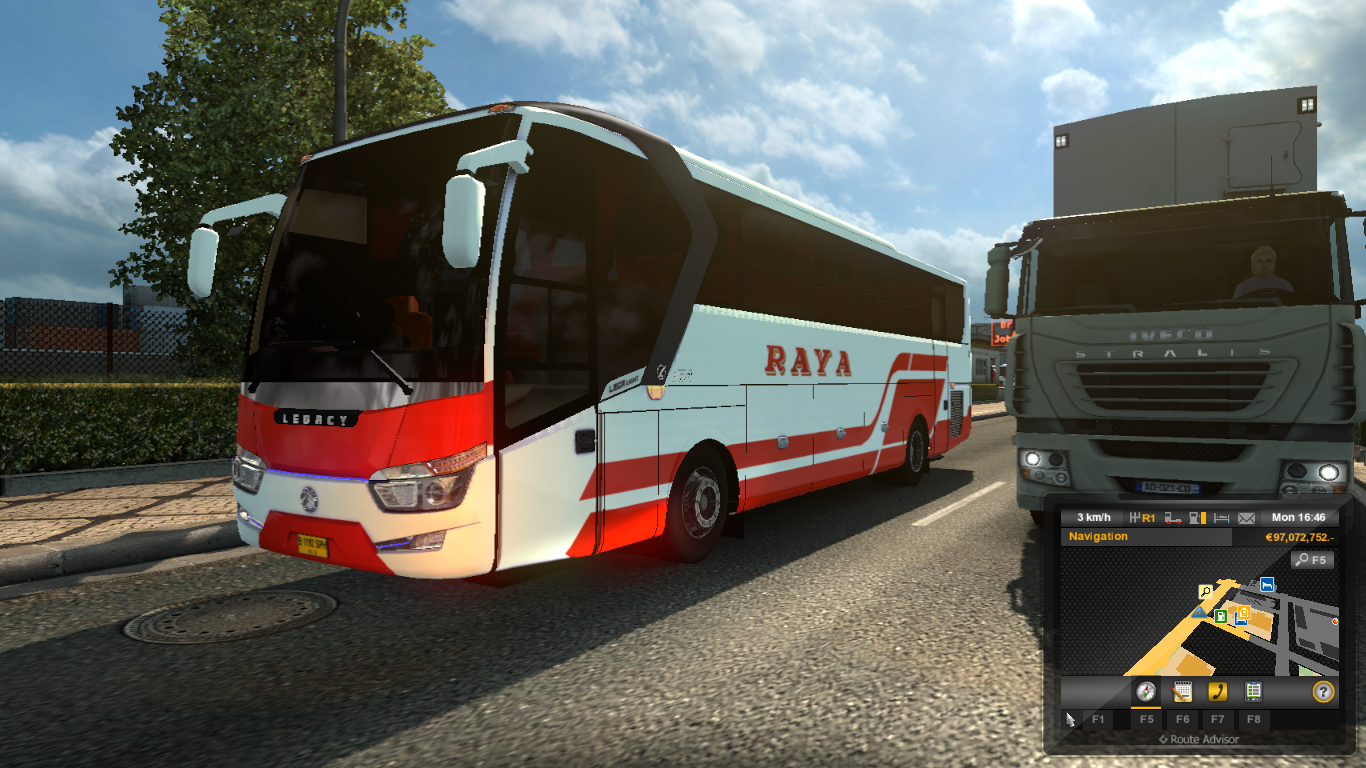Open the job information notepad icon
This screenshot has width=1366, height=768.
[1183, 692]
